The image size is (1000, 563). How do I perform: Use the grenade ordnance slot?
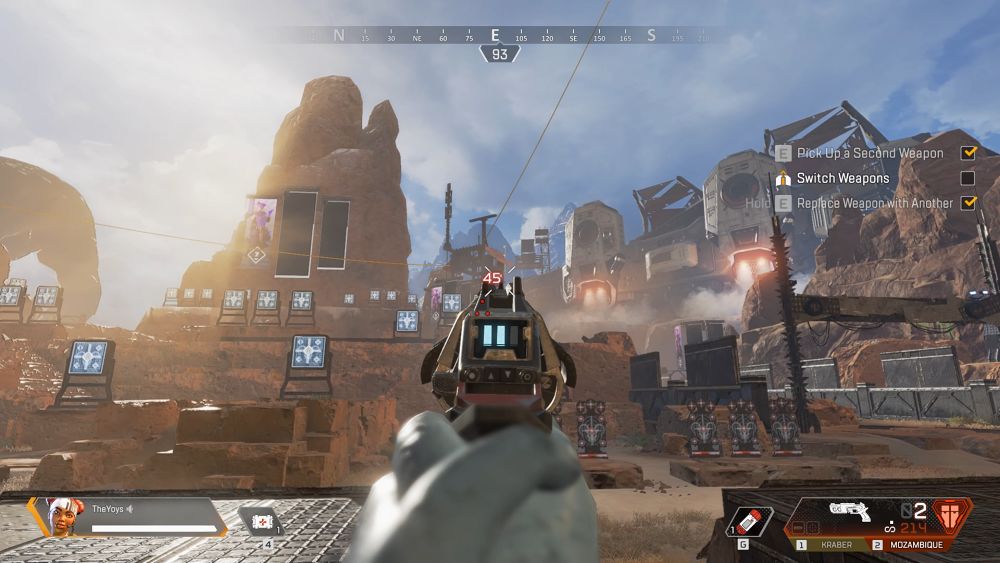748,522
